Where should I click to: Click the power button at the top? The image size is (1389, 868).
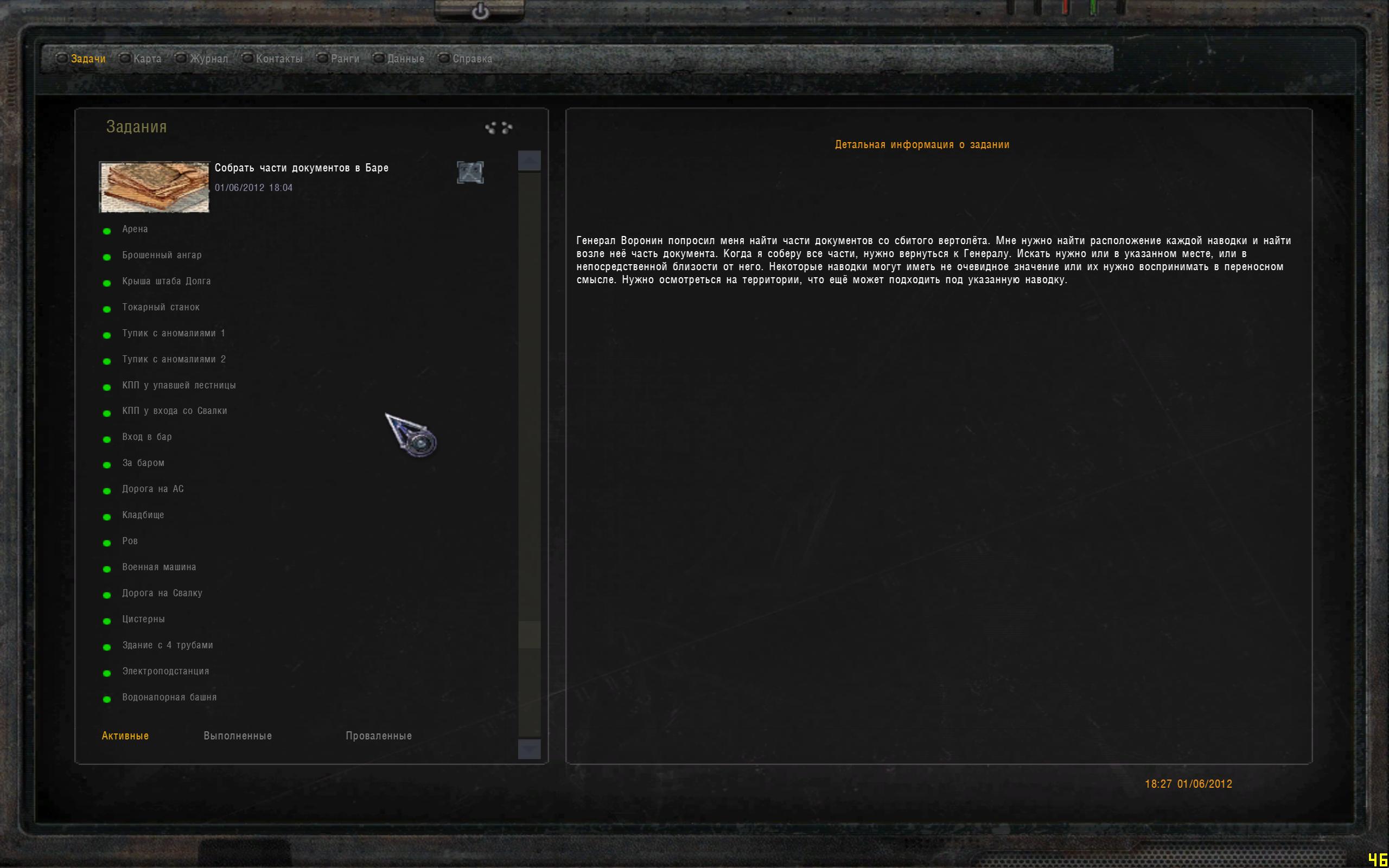pyautogui.click(x=480, y=11)
